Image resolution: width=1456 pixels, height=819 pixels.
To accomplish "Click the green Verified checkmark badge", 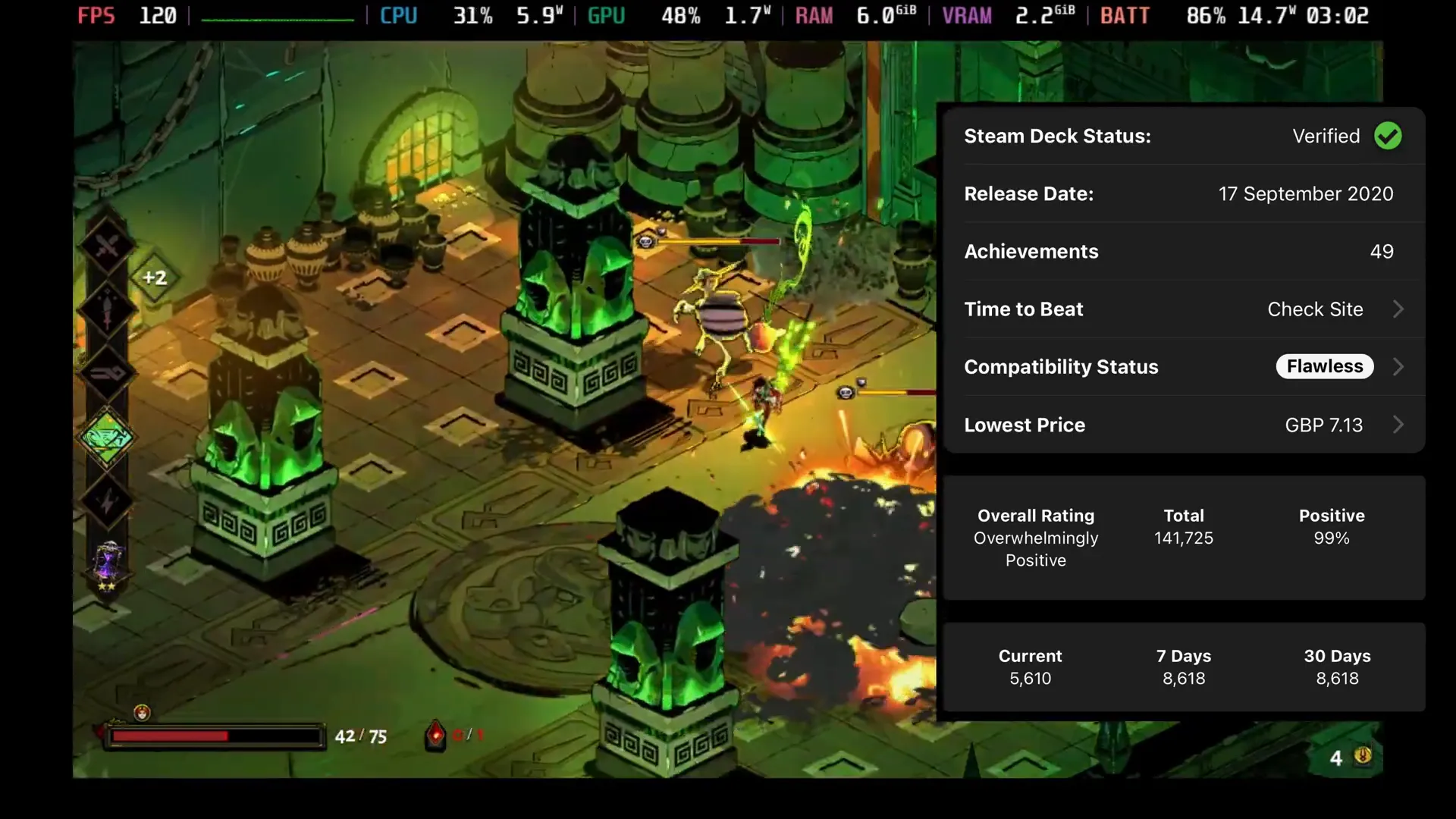I will tap(1389, 136).
